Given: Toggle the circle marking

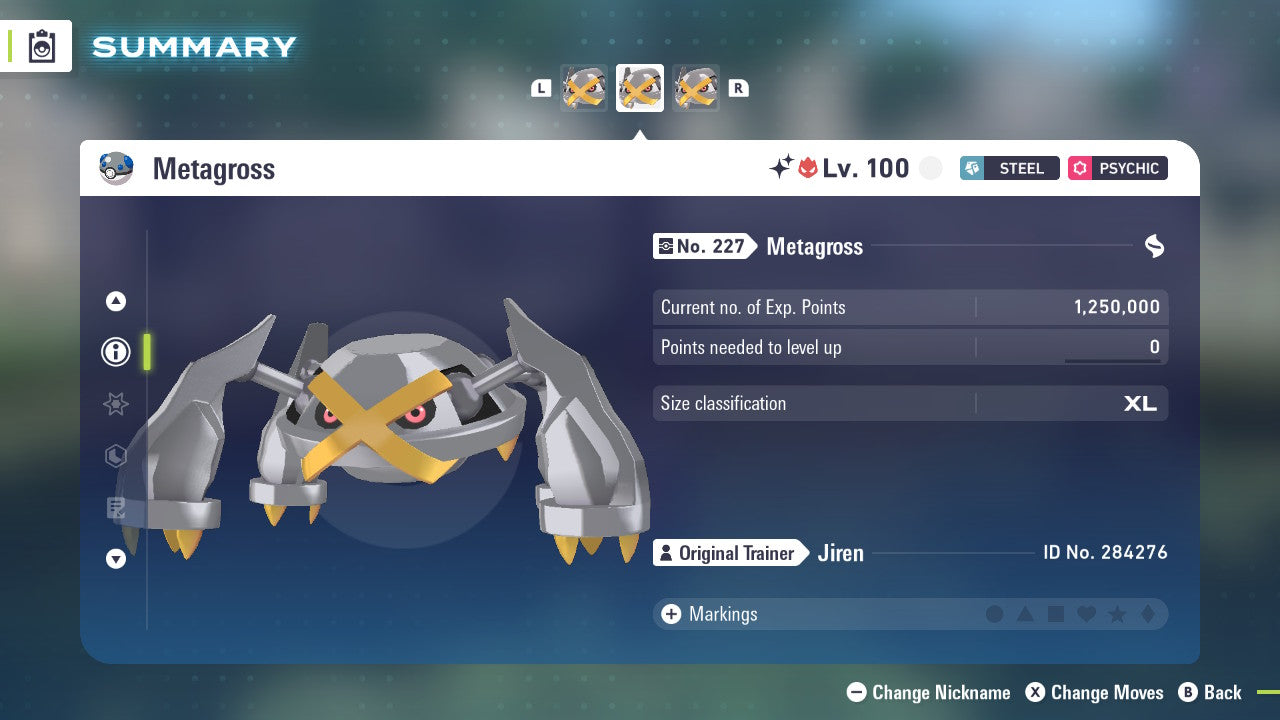Looking at the screenshot, I should tap(995, 614).
